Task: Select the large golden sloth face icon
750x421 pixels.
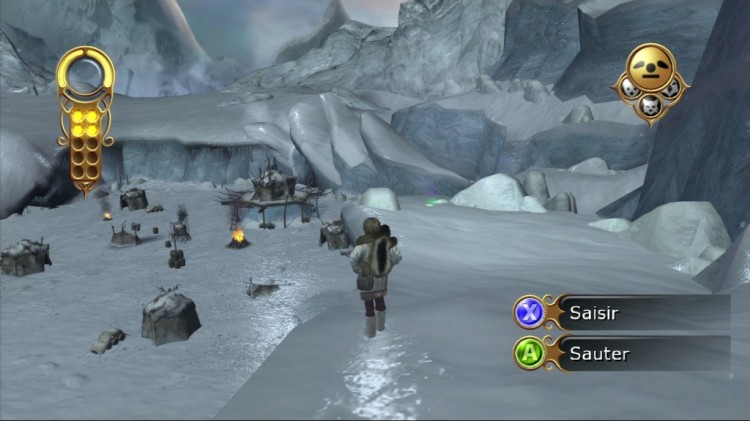Action: coord(651,67)
